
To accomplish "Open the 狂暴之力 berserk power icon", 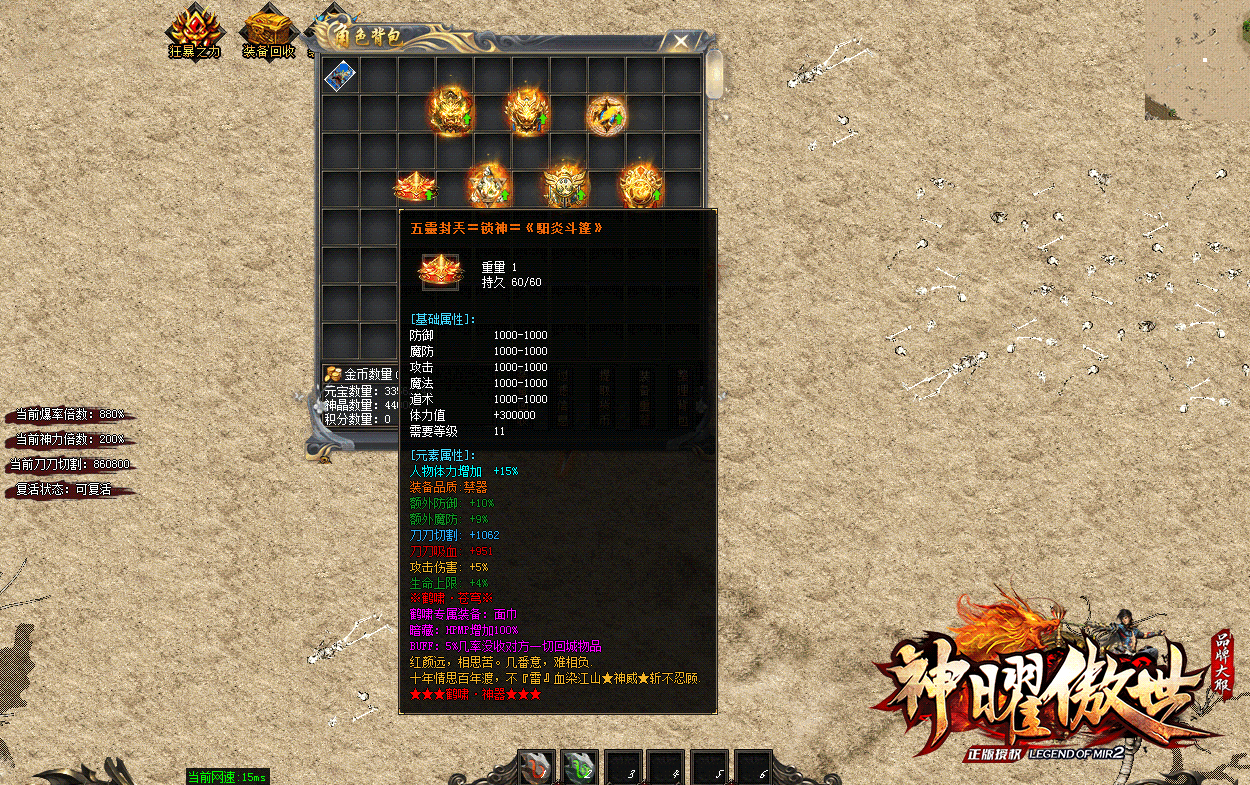I will point(194,30).
